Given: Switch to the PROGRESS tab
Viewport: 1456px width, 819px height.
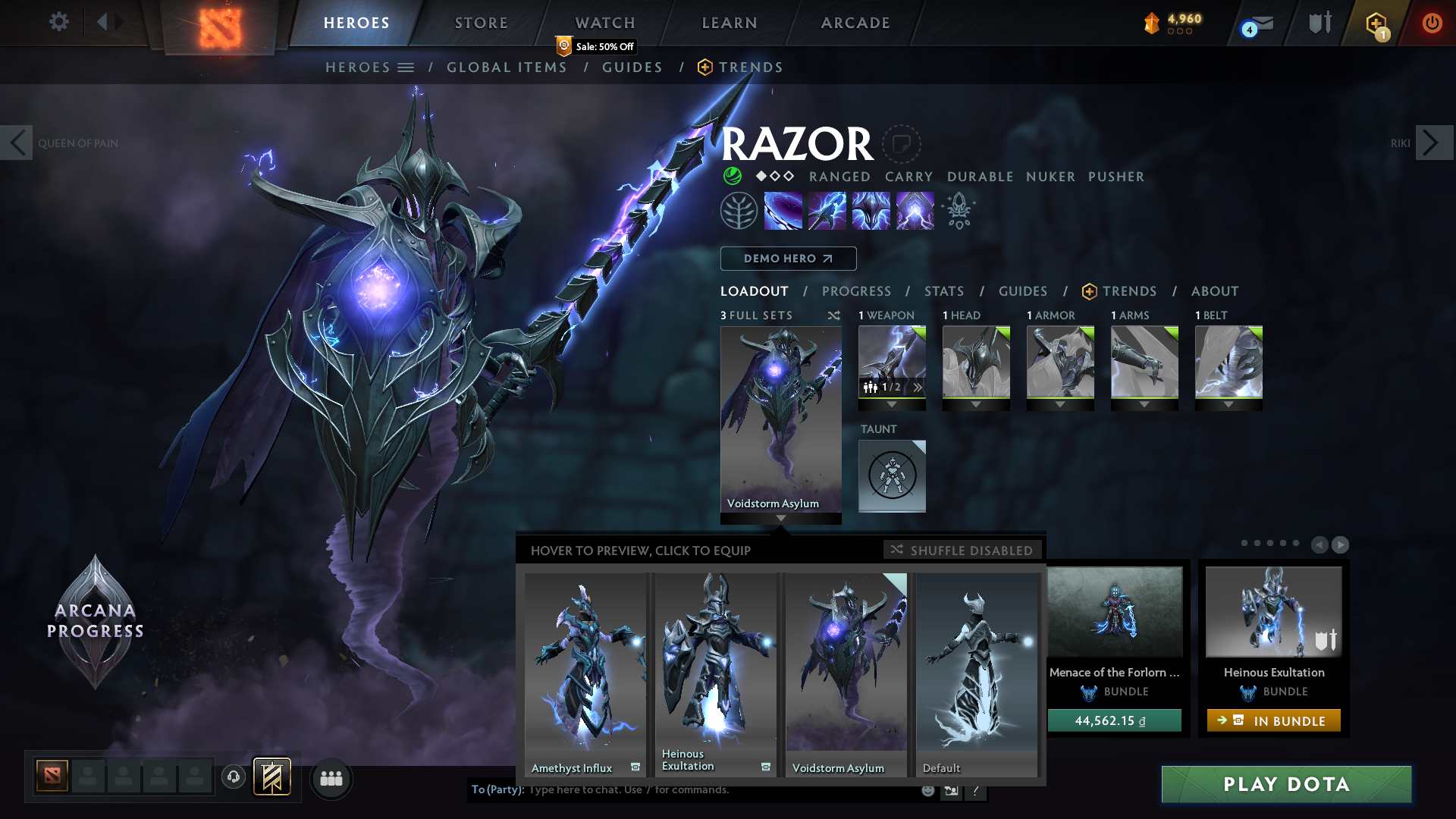Looking at the screenshot, I should (857, 291).
